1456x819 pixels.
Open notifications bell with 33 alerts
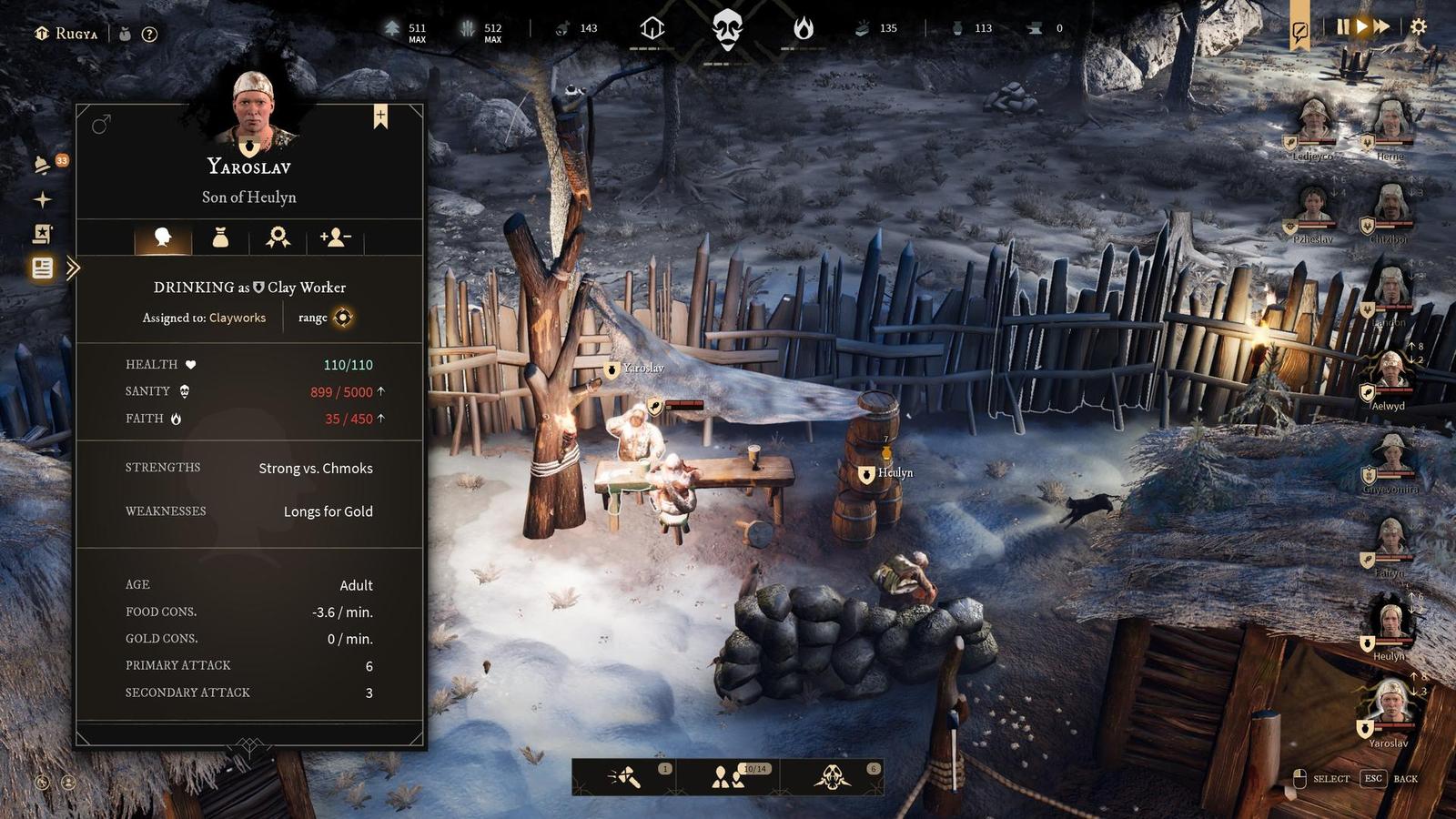tap(42, 165)
